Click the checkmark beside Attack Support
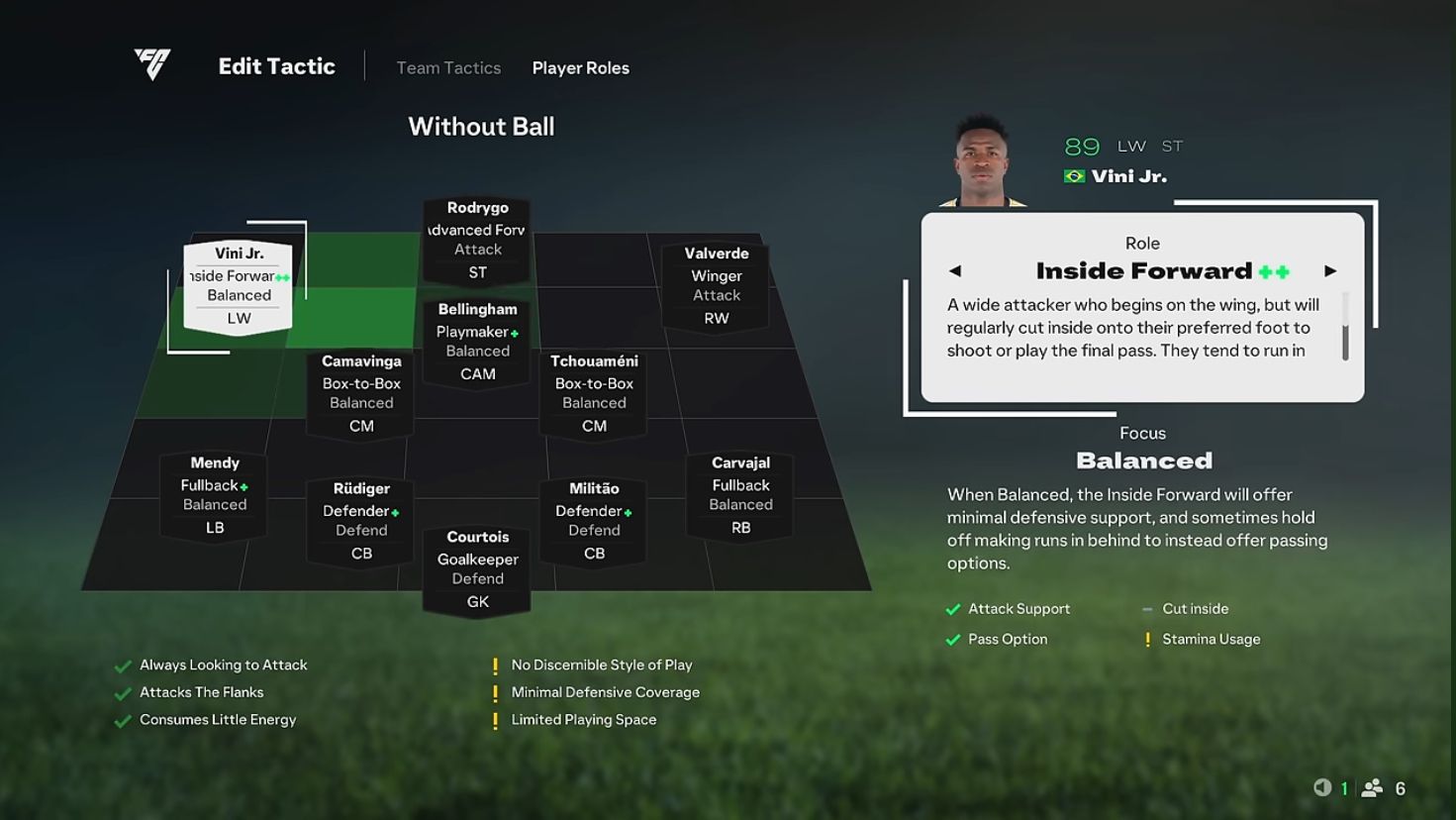The image size is (1456, 820). tap(953, 608)
